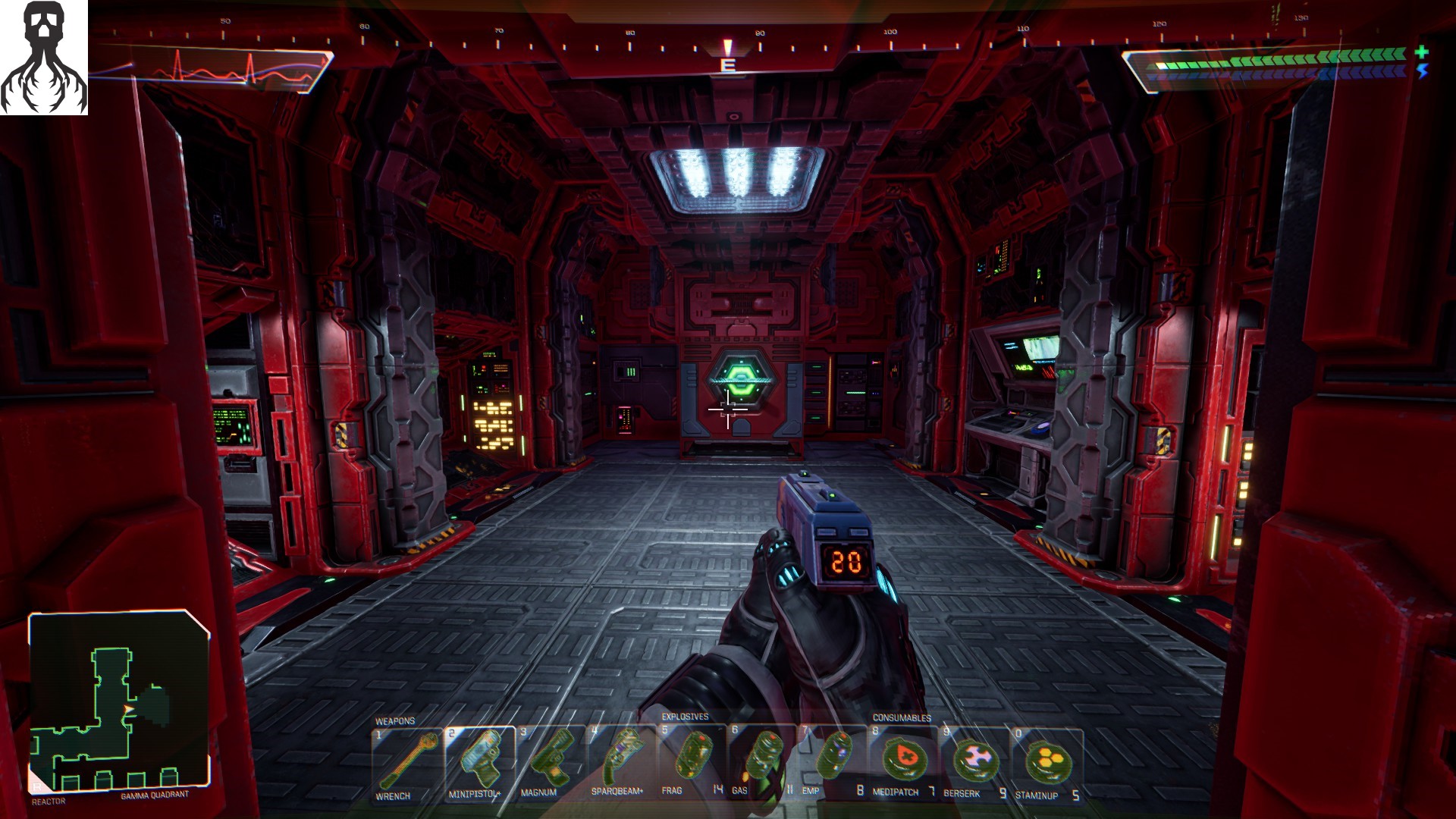Viewport: 1456px width, 819px height.
Task: Select the Staminup consumable slot
Action: click(1046, 762)
